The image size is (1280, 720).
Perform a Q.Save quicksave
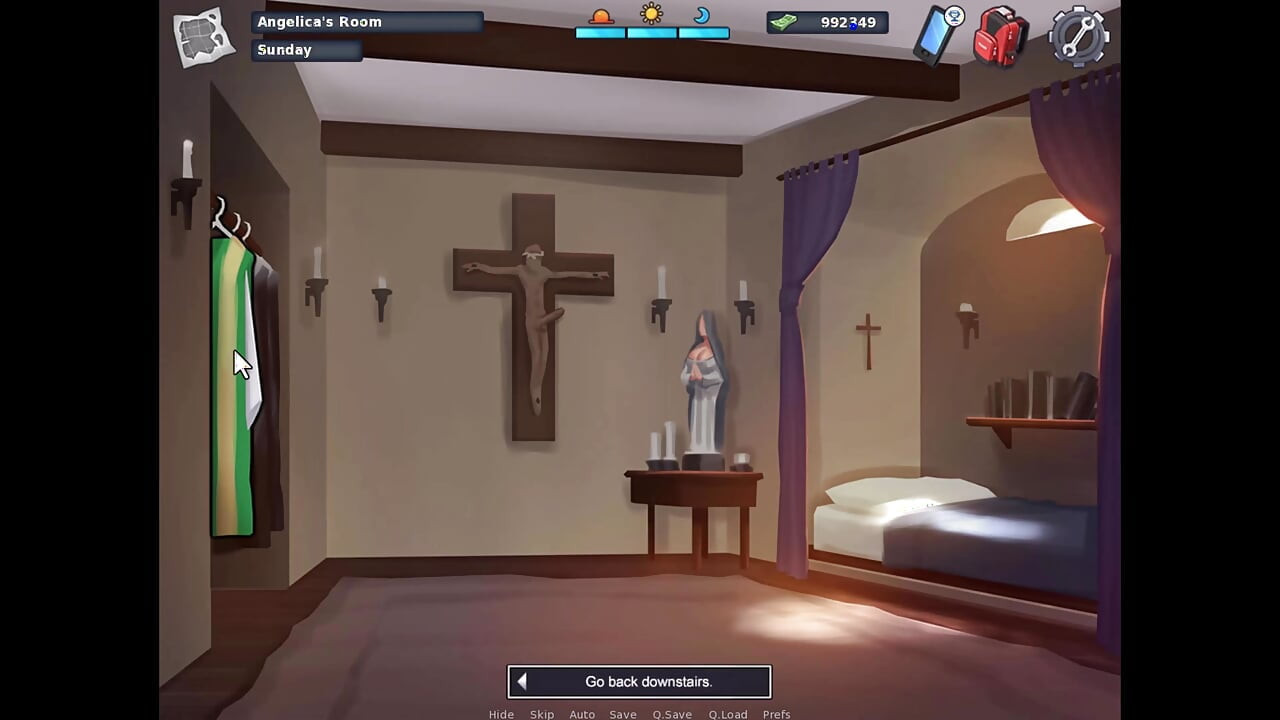click(x=672, y=714)
